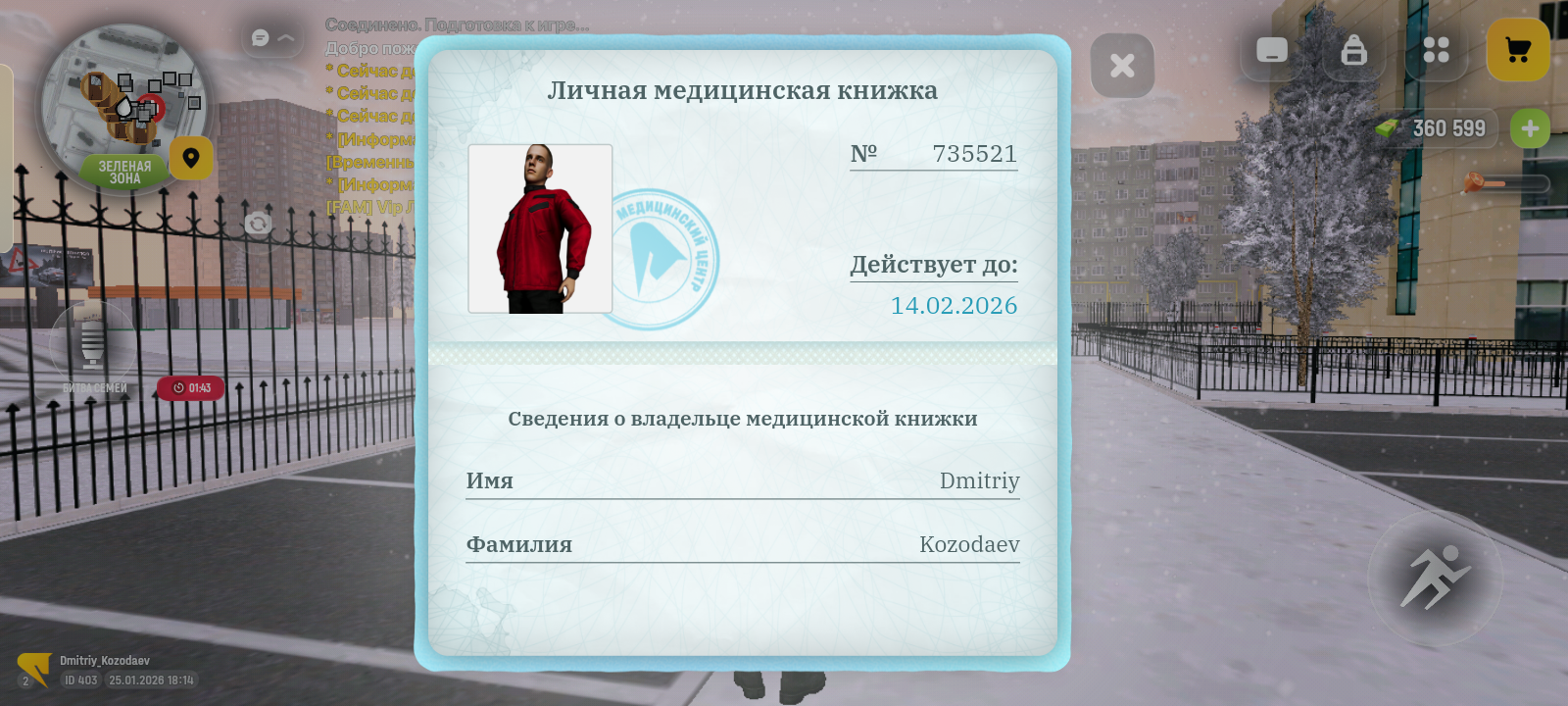Tap the chat speech bubble icon
This screenshot has width=1568, height=706.
(x=259, y=36)
